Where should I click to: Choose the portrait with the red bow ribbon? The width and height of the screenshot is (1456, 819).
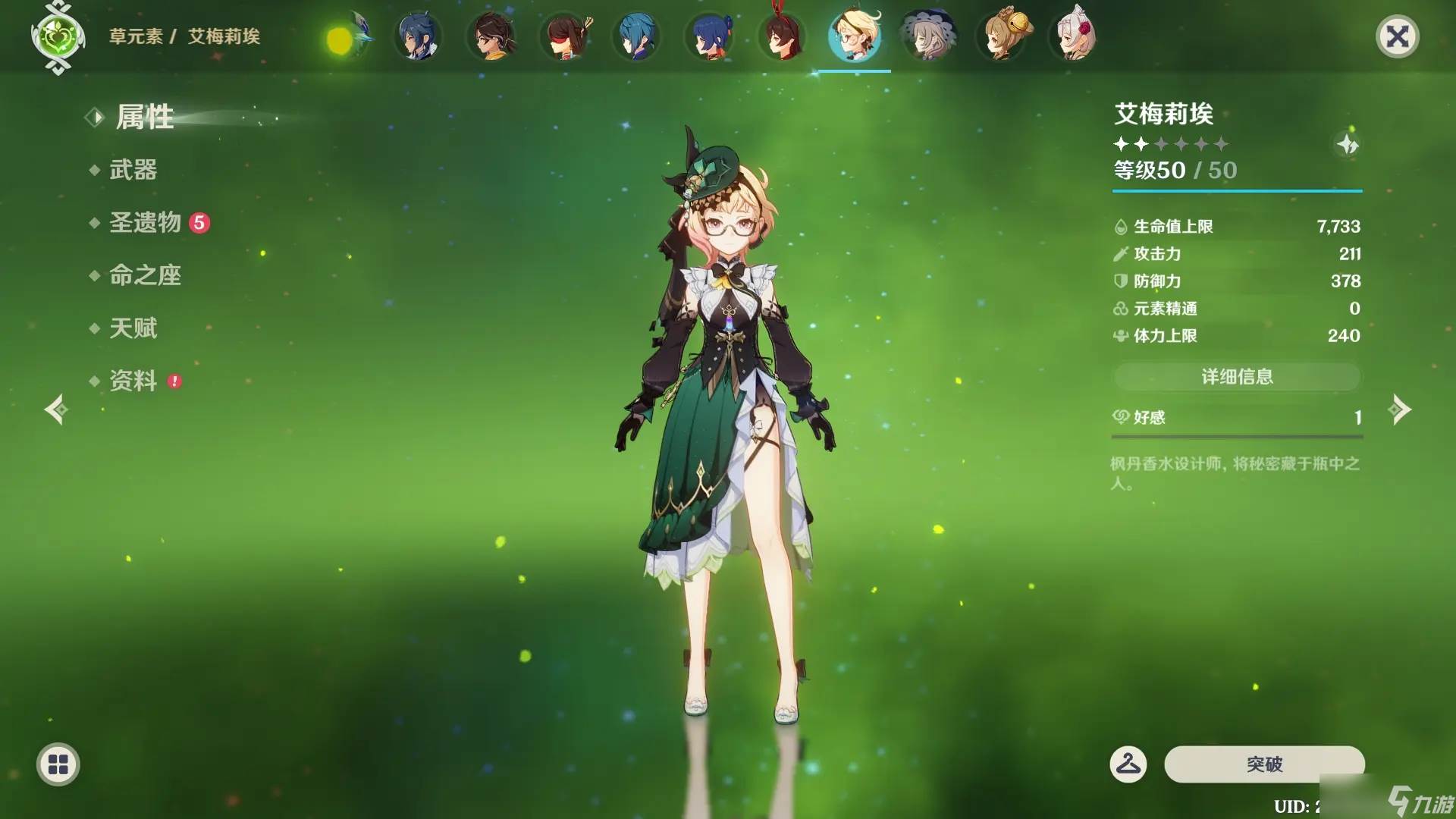(x=781, y=36)
